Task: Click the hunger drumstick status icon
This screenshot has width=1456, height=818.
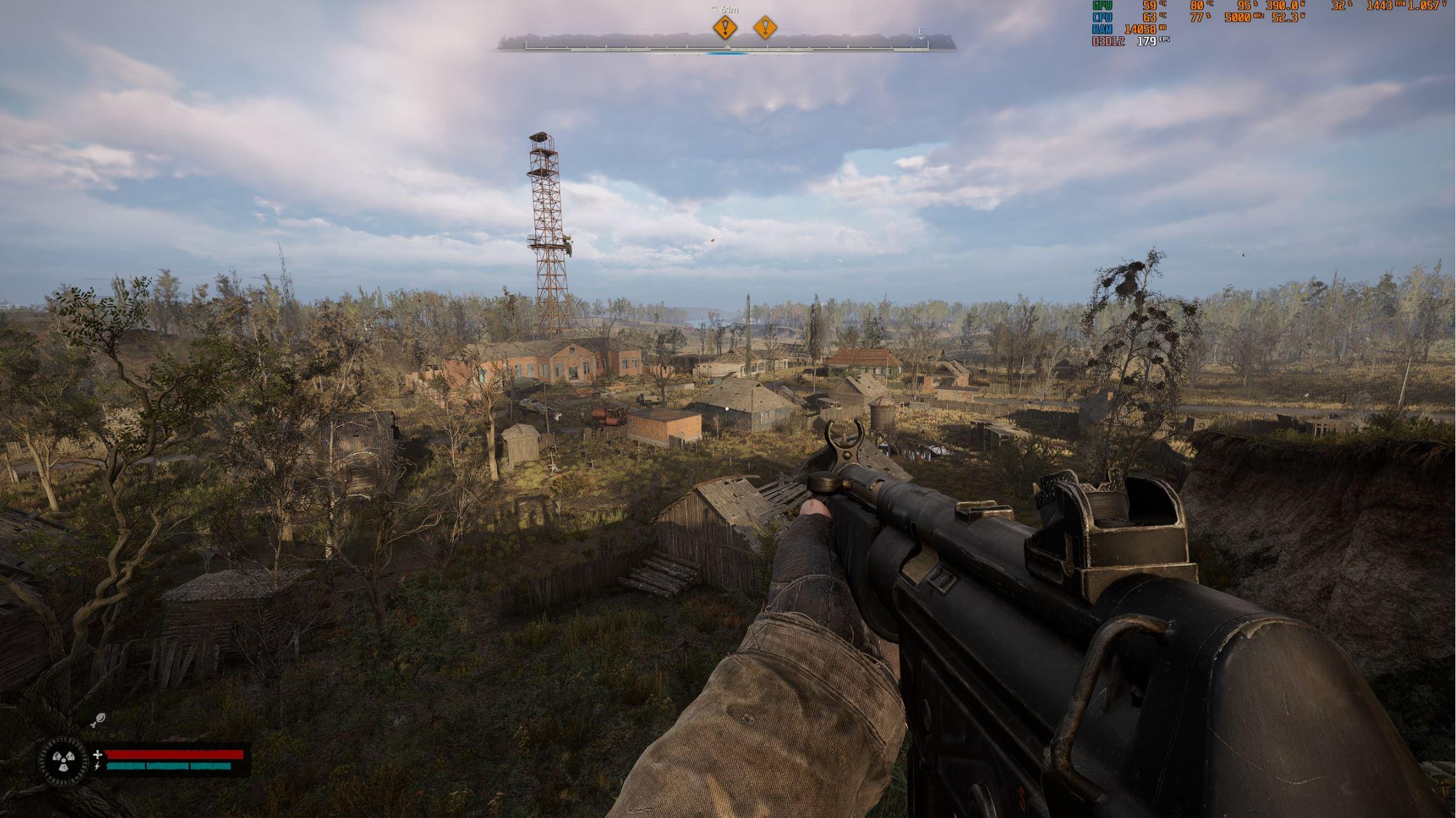Action: coord(98,720)
